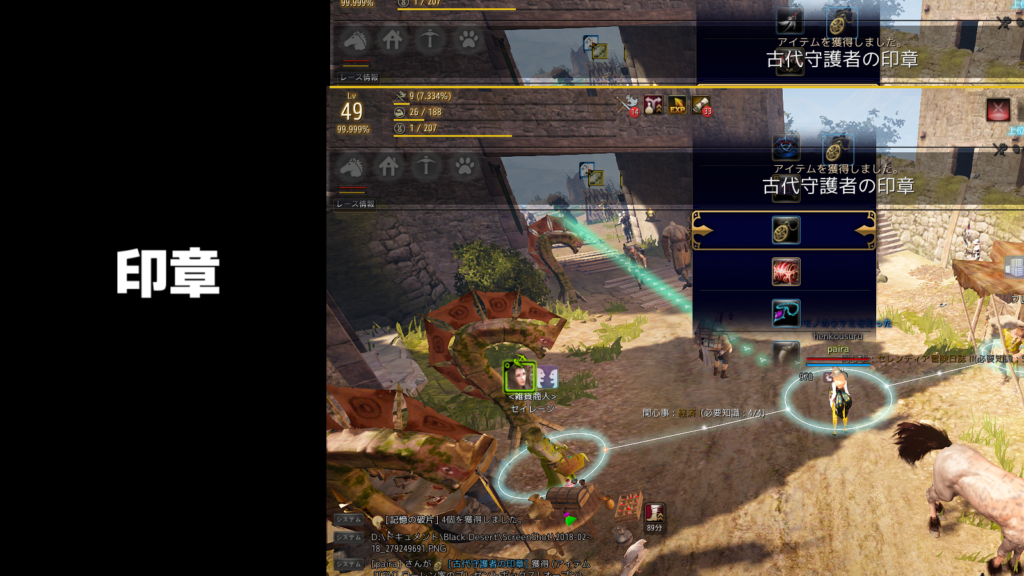Click the twin-faces icon beside NPC portrait
Image resolution: width=1024 pixels, height=576 pixels.
pos(547,377)
